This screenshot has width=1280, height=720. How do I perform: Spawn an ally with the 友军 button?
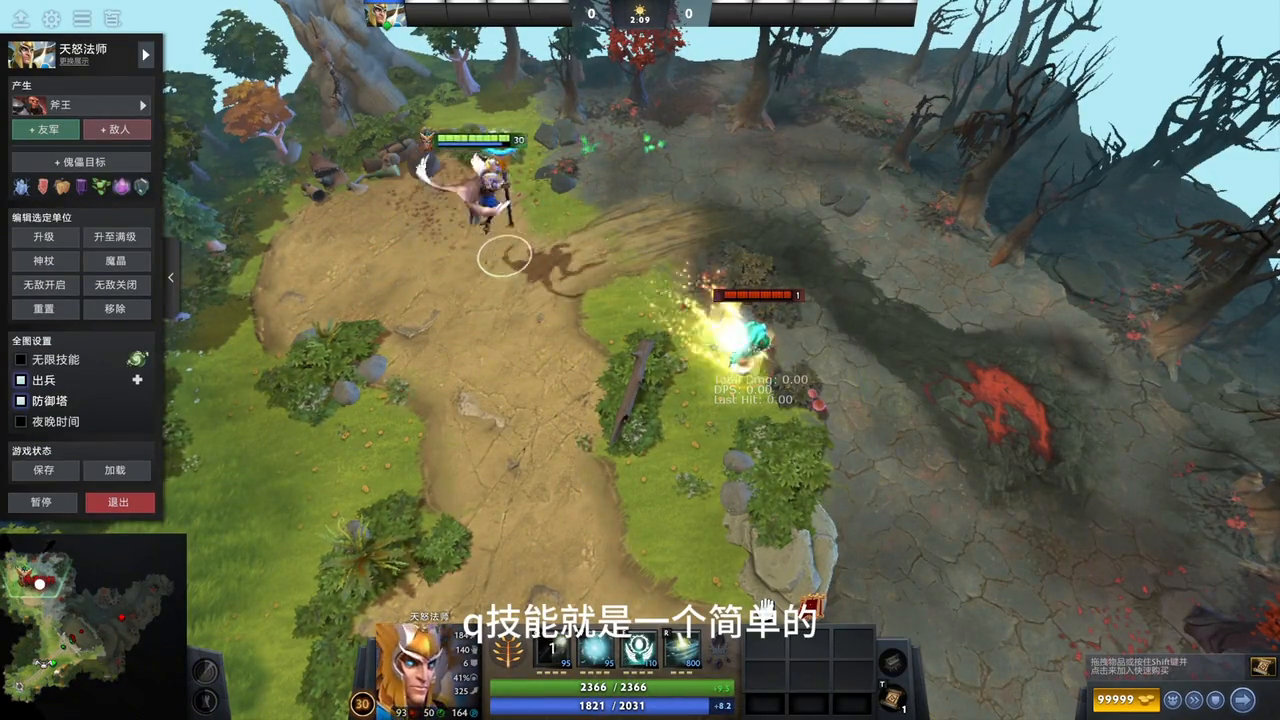click(x=45, y=129)
